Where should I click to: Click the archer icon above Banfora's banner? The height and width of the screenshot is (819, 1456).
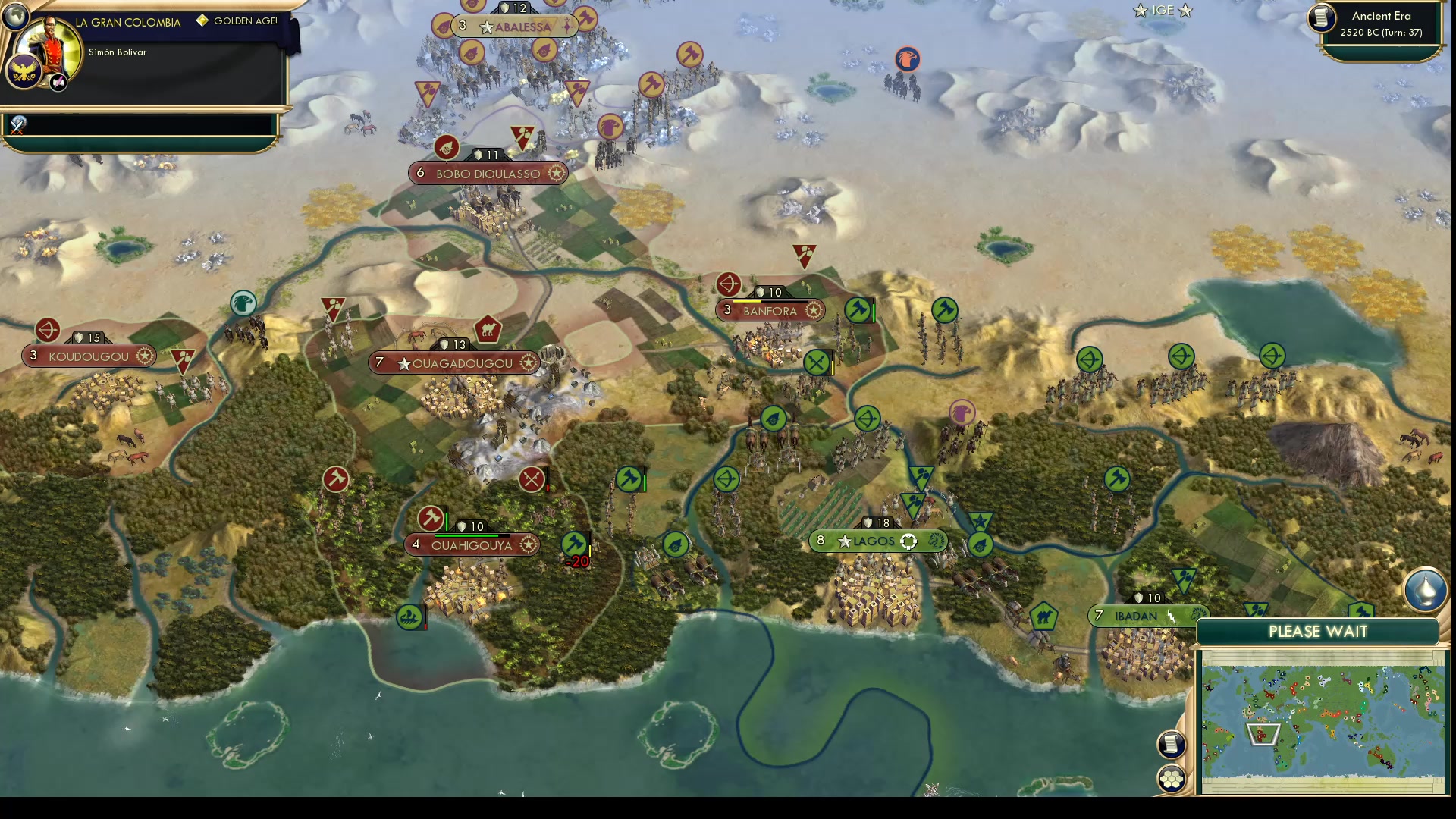[730, 284]
